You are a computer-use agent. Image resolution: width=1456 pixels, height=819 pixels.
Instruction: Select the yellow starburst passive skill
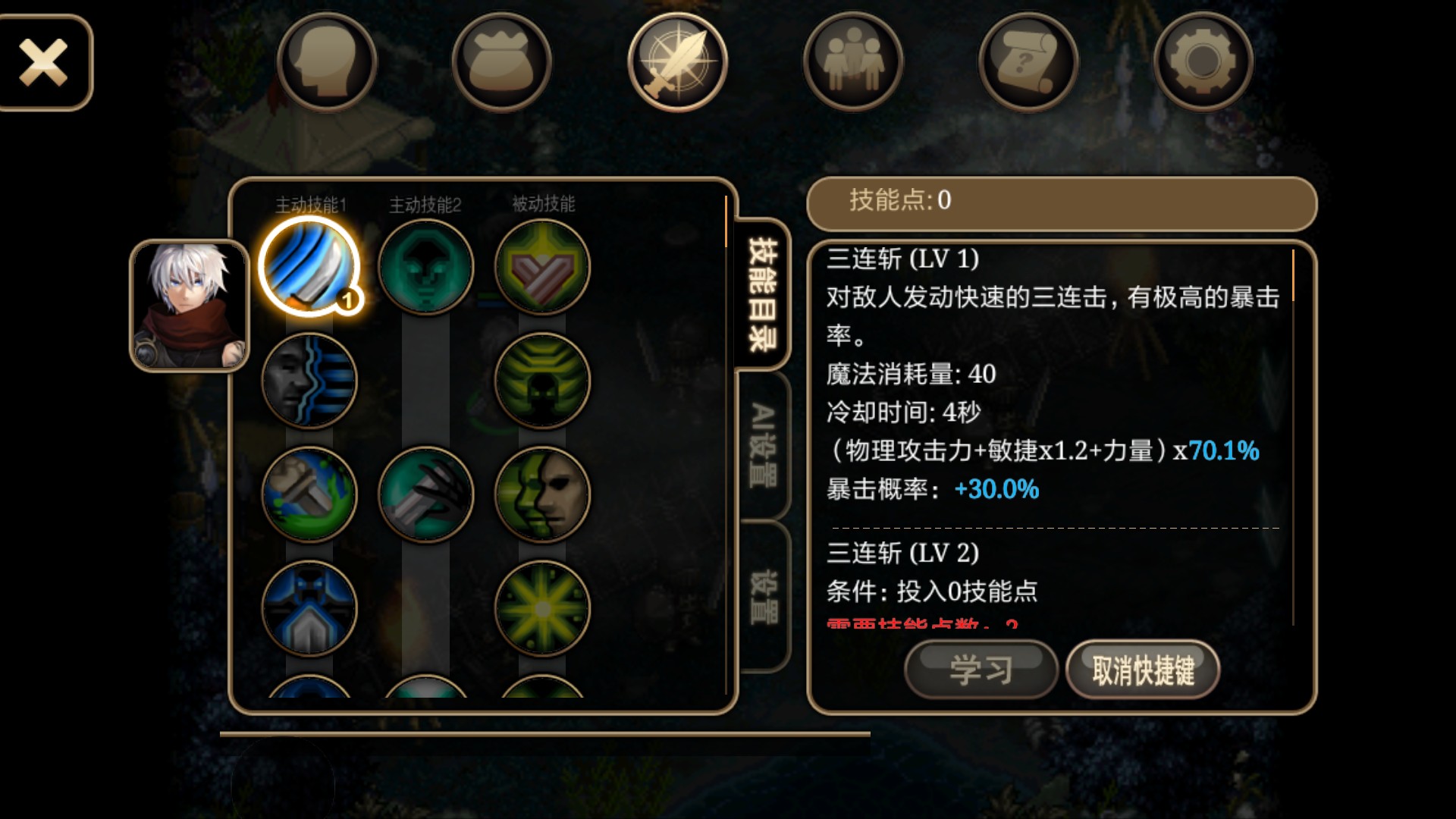[x=542, y=608]
